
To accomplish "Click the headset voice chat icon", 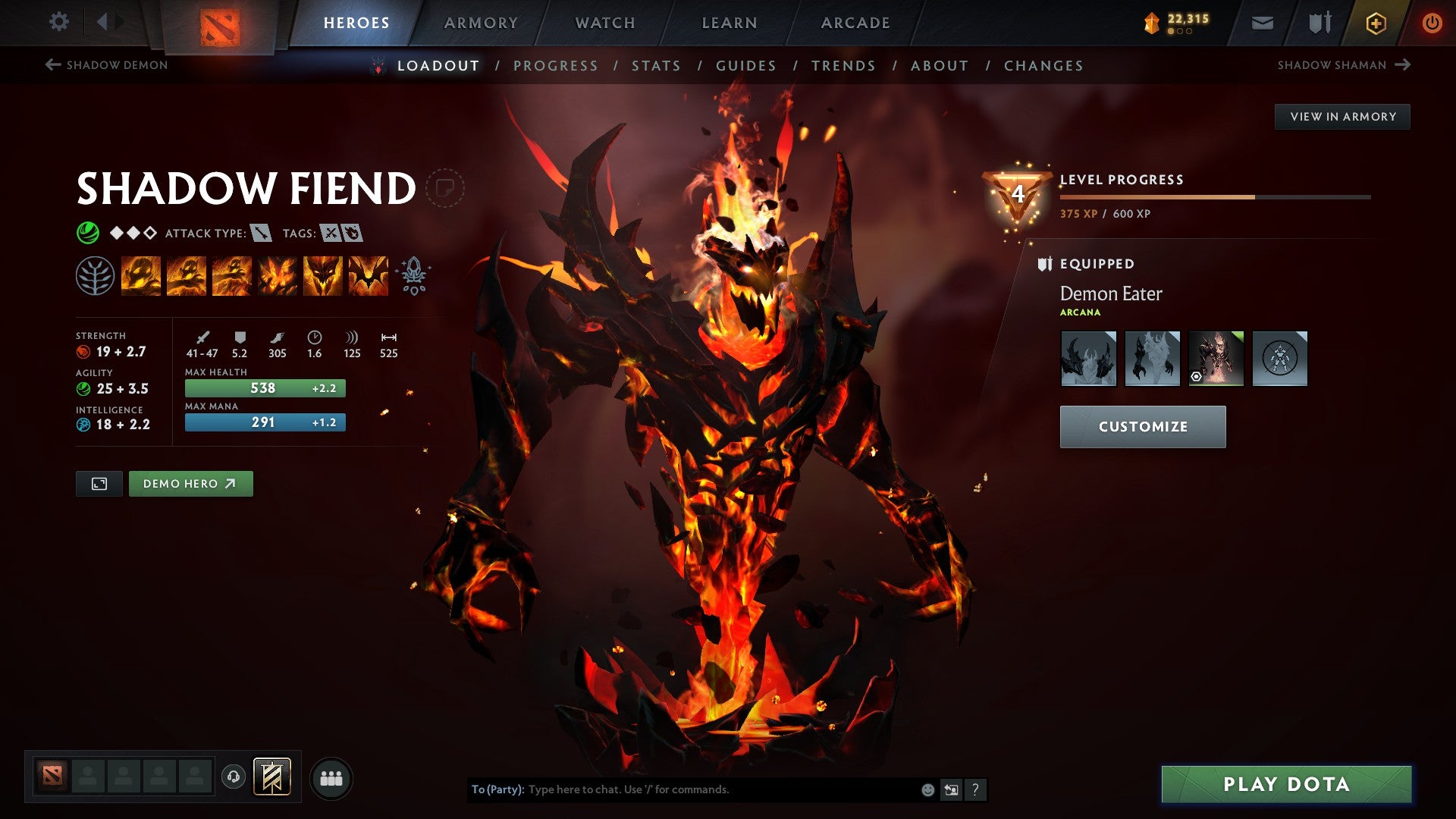I will pyautogui.click(x=235, y=777).
